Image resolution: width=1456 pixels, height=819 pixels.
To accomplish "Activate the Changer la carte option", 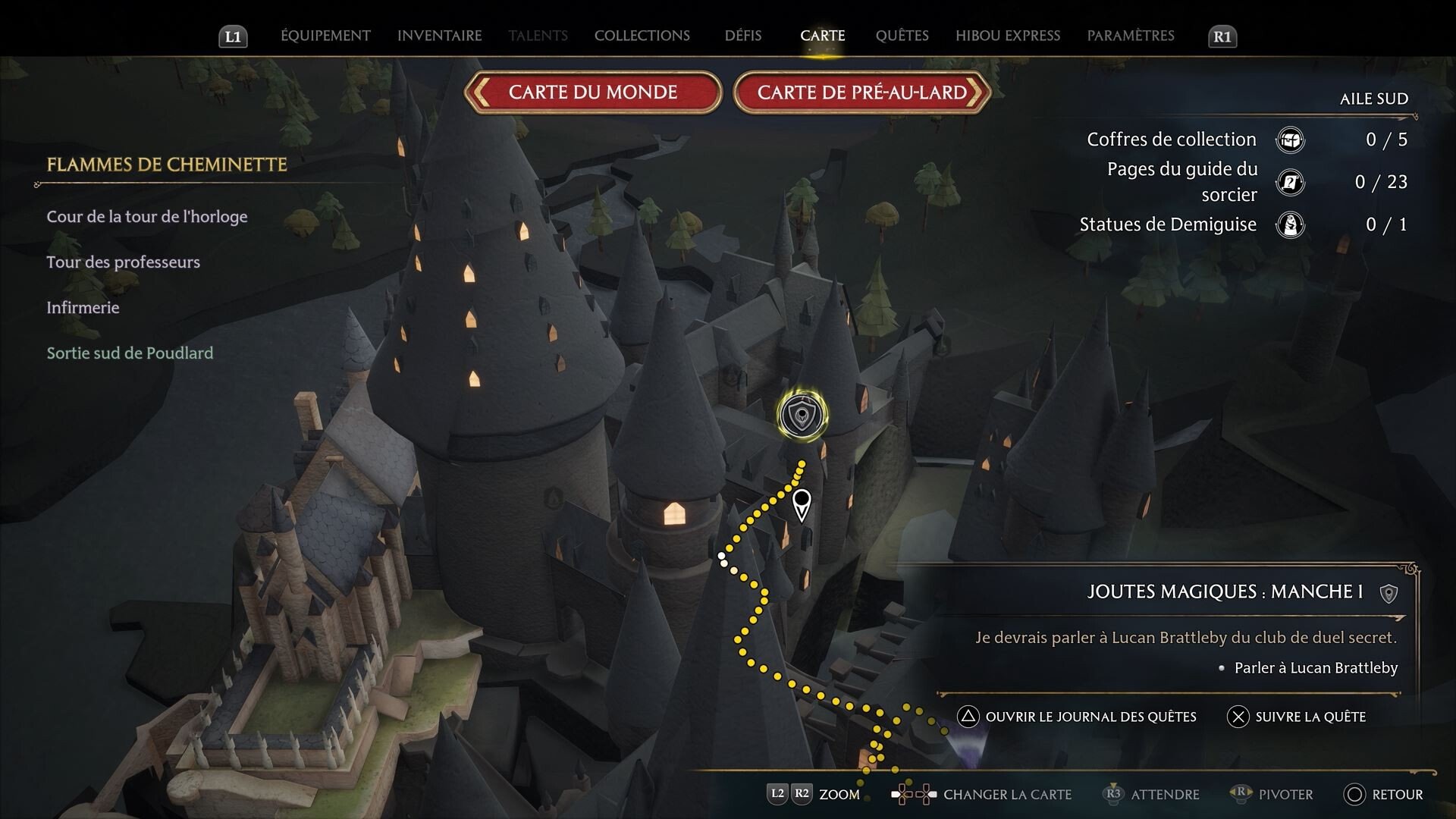I will [983, 794].
